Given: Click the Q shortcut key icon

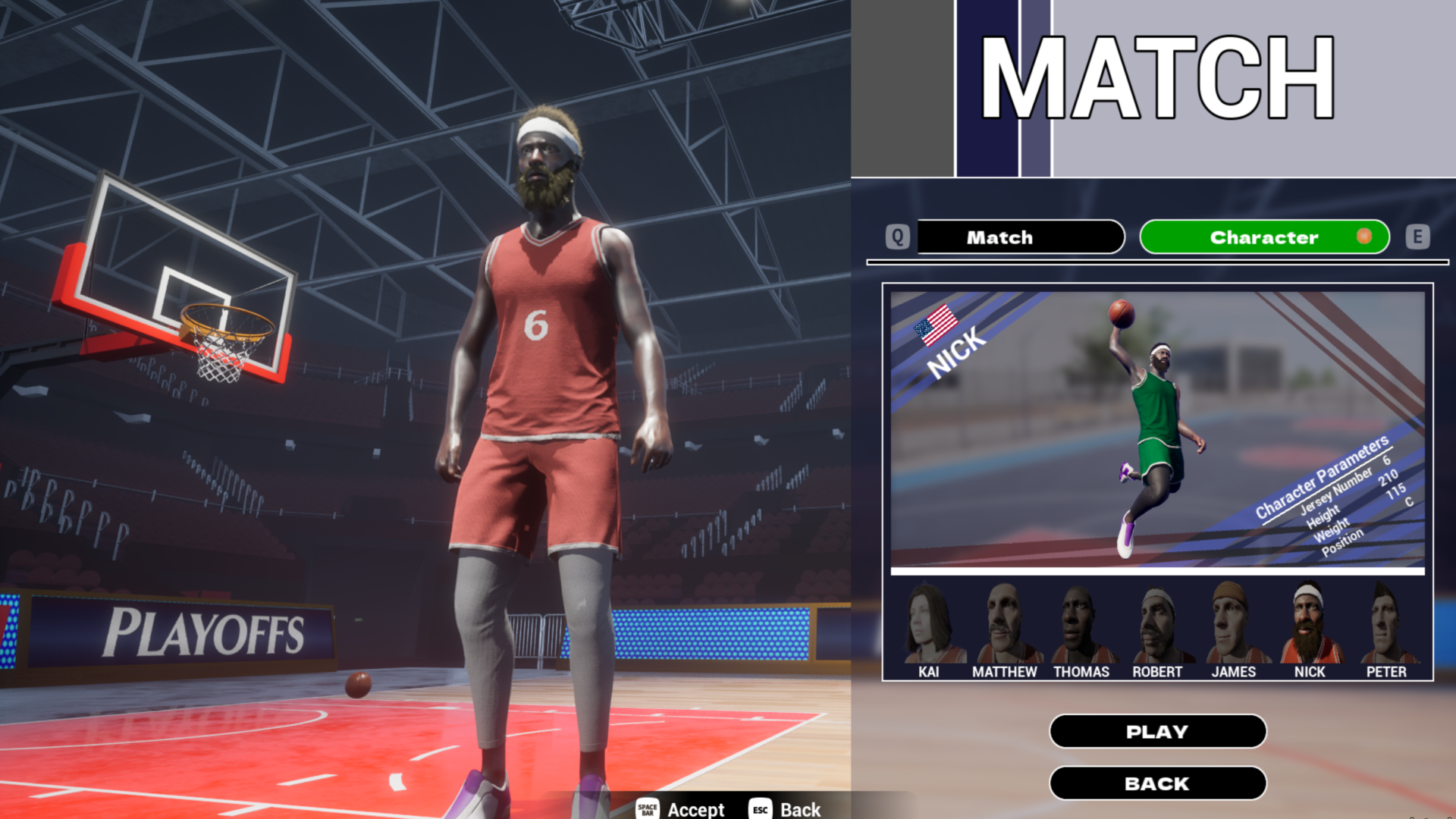Looking at the screenshot, I should pyautogui.click(x=899, y=237).
